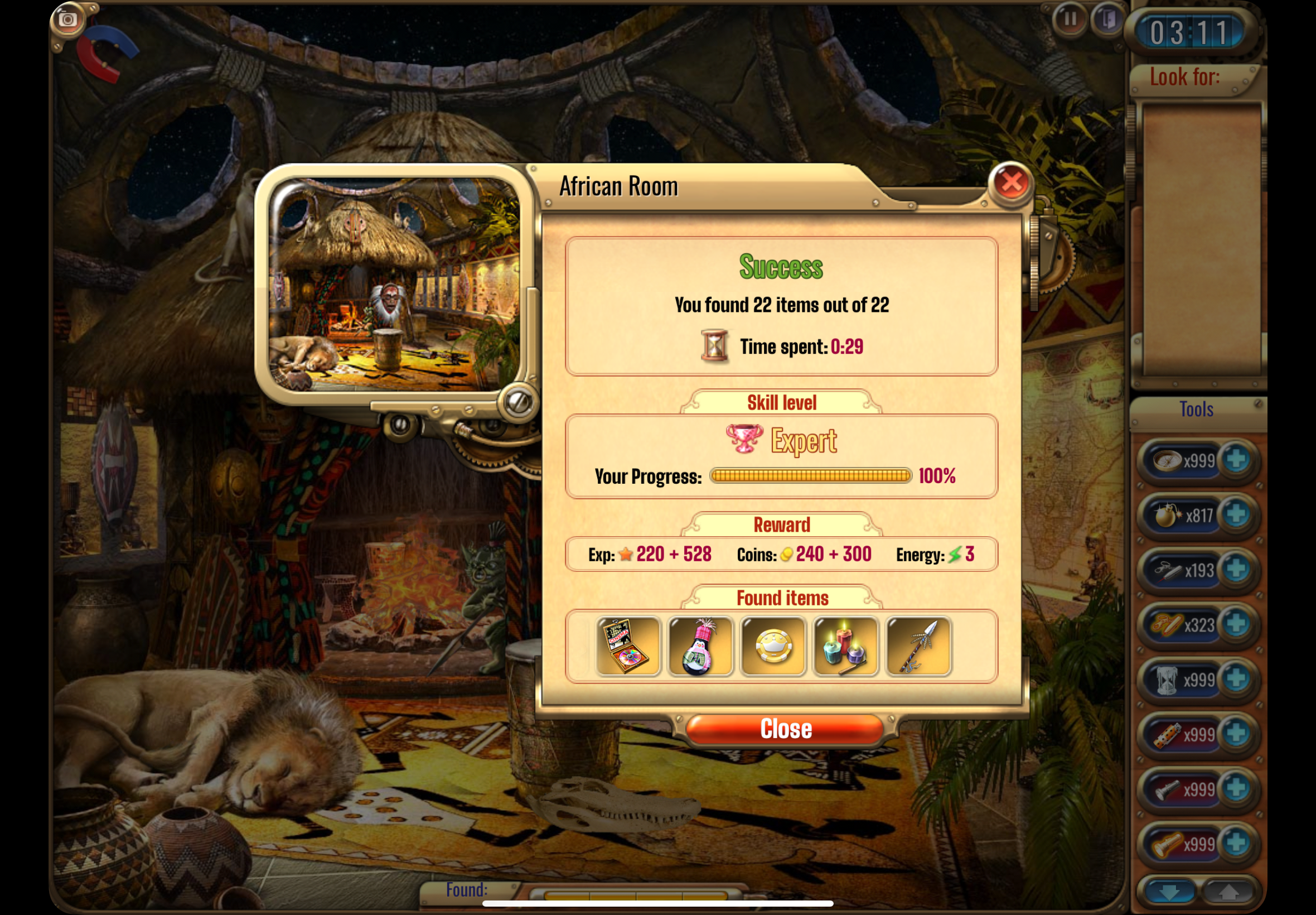Show lower tools with the blue down arrow
Image resolution: width=1316 pixels, height=915 pixels.
pyautogui.click(x=1169, y=892)
